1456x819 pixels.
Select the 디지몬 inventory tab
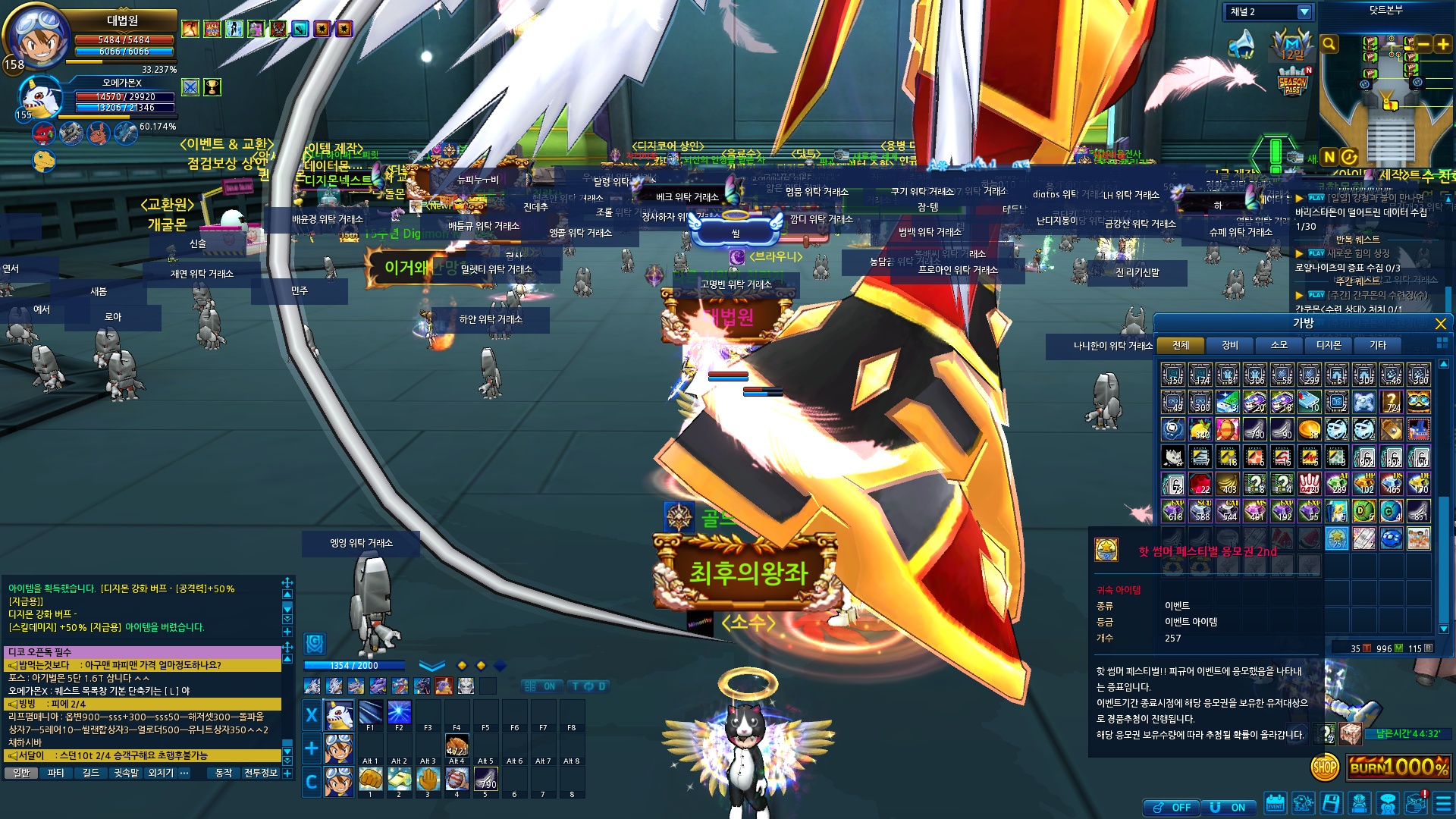coord(1328,345)
